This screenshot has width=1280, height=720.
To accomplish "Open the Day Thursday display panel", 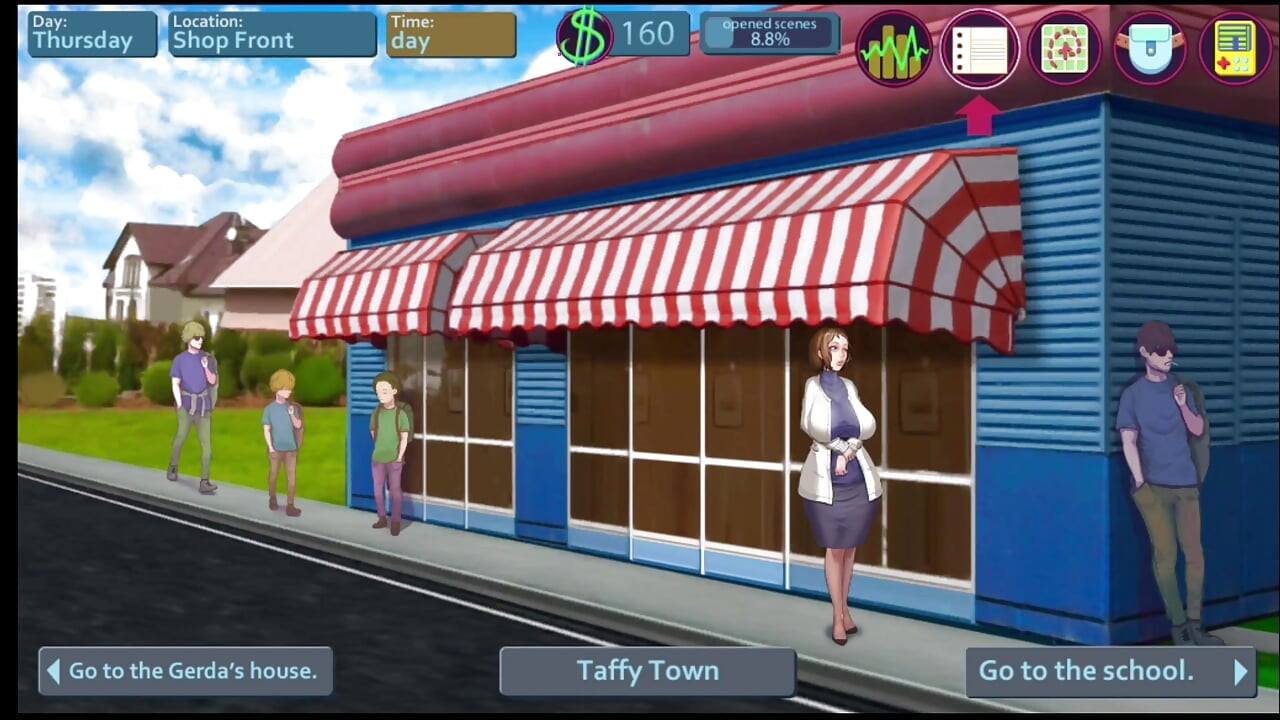I will [x=90, y=33].
